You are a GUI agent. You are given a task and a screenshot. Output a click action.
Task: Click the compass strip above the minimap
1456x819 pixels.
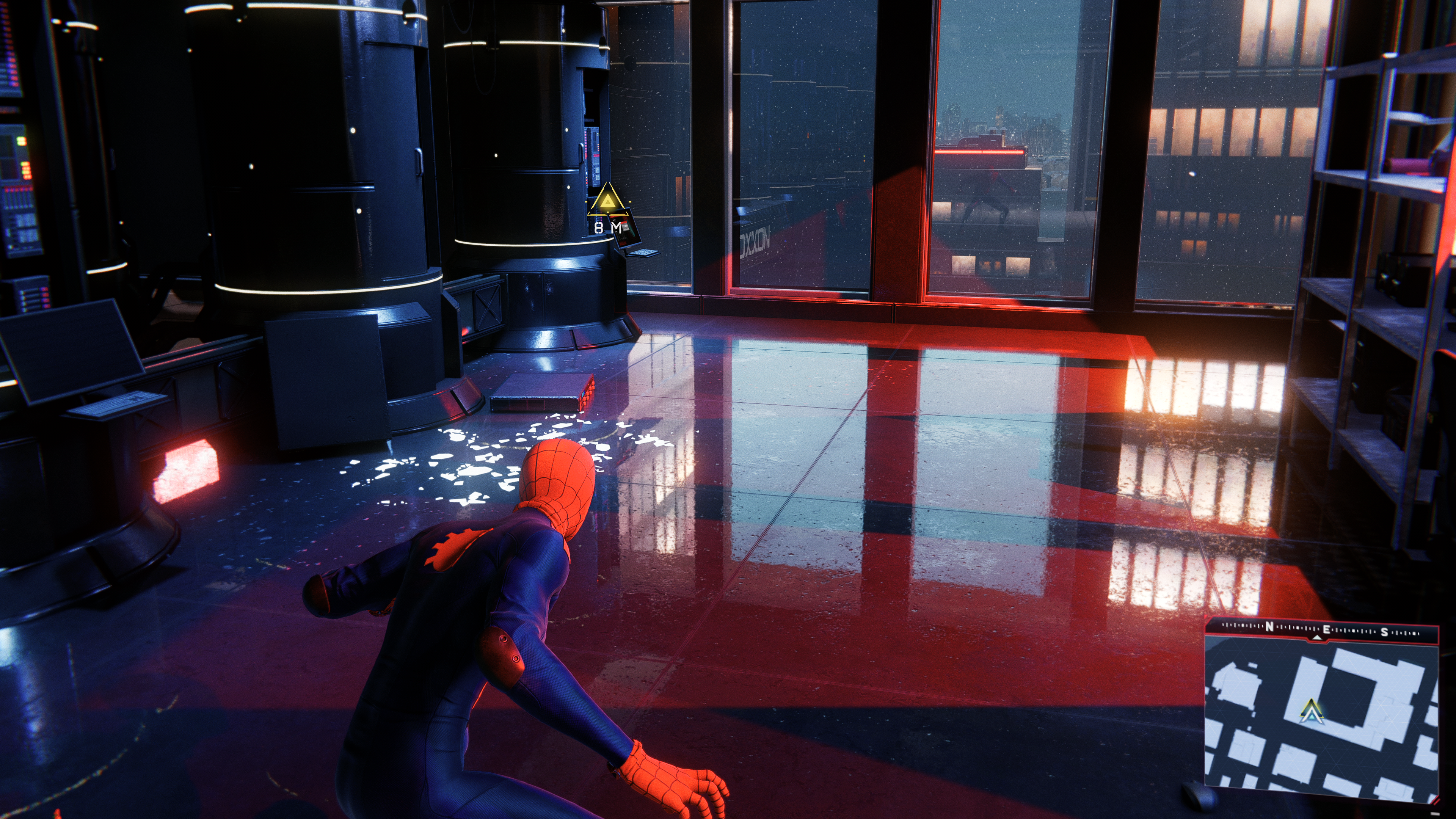point(1321,631)
